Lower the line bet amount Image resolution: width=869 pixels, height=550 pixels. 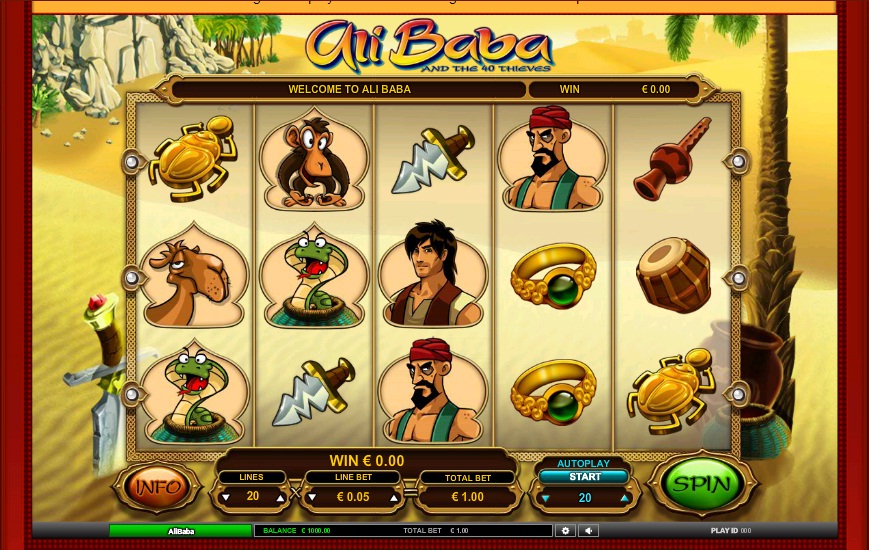pos(311,497)
